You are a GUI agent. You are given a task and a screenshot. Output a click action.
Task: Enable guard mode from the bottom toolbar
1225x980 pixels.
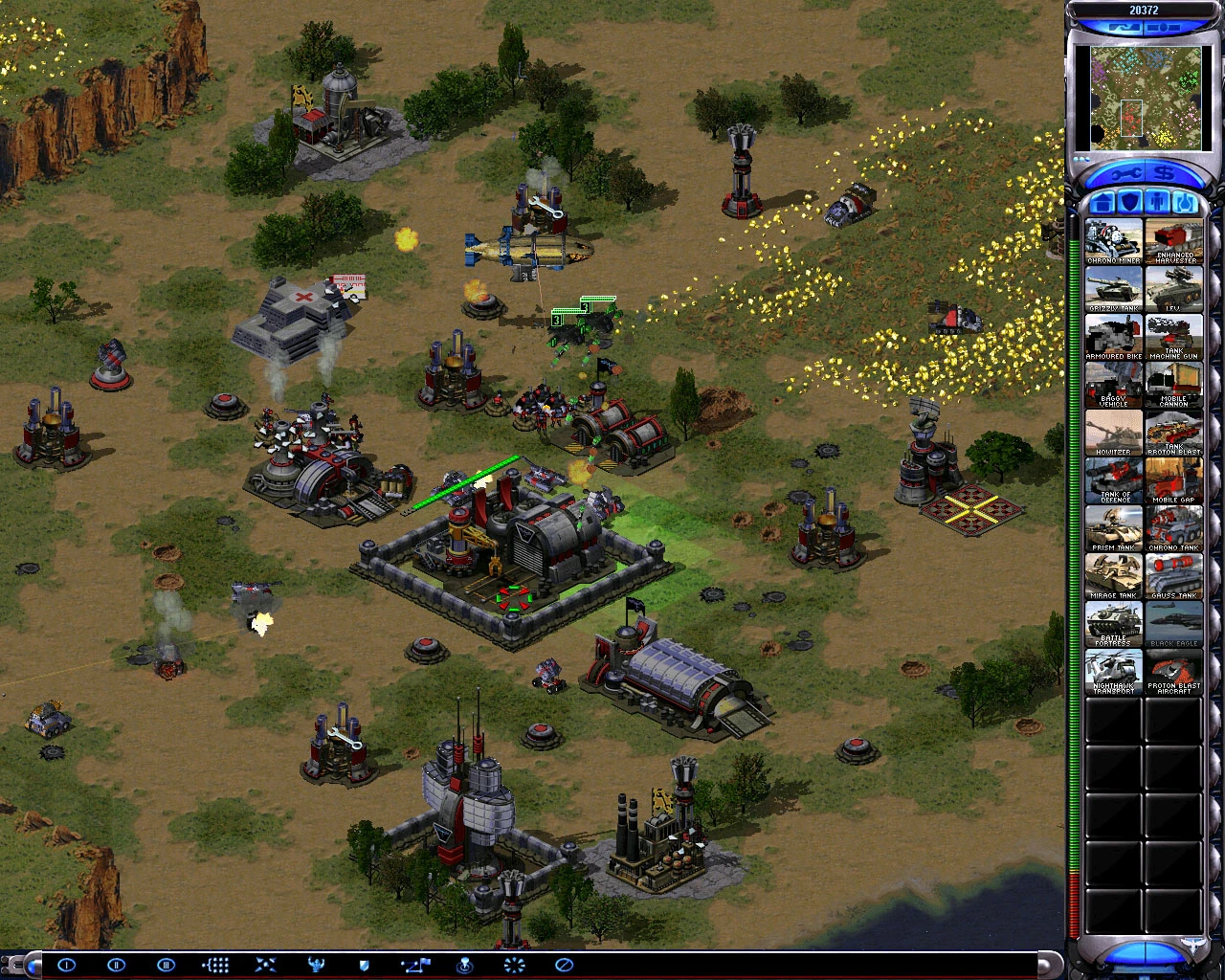click(x=363, y=966)
